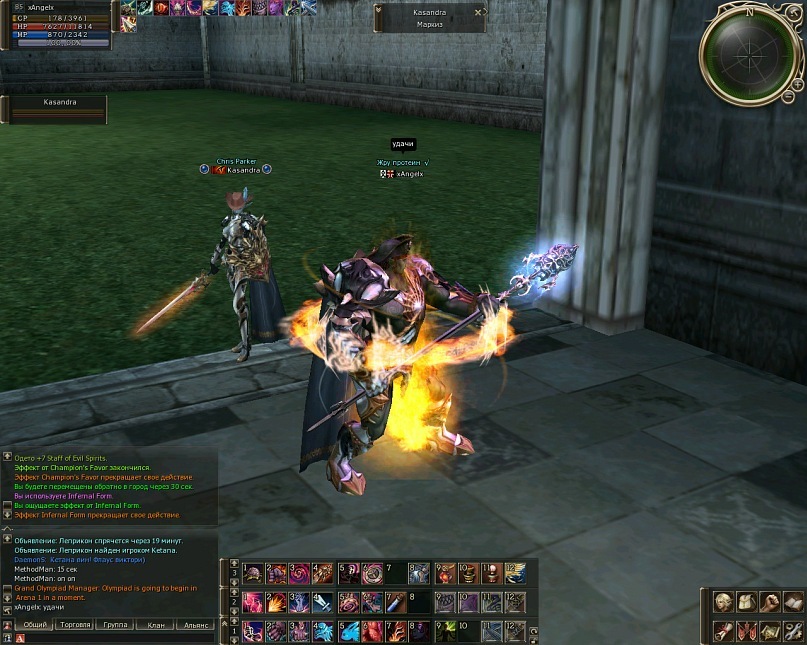Viewport: 807px width, 645px height.
Task: Open the quest scroll icon
Action: [x=722, y=631]
